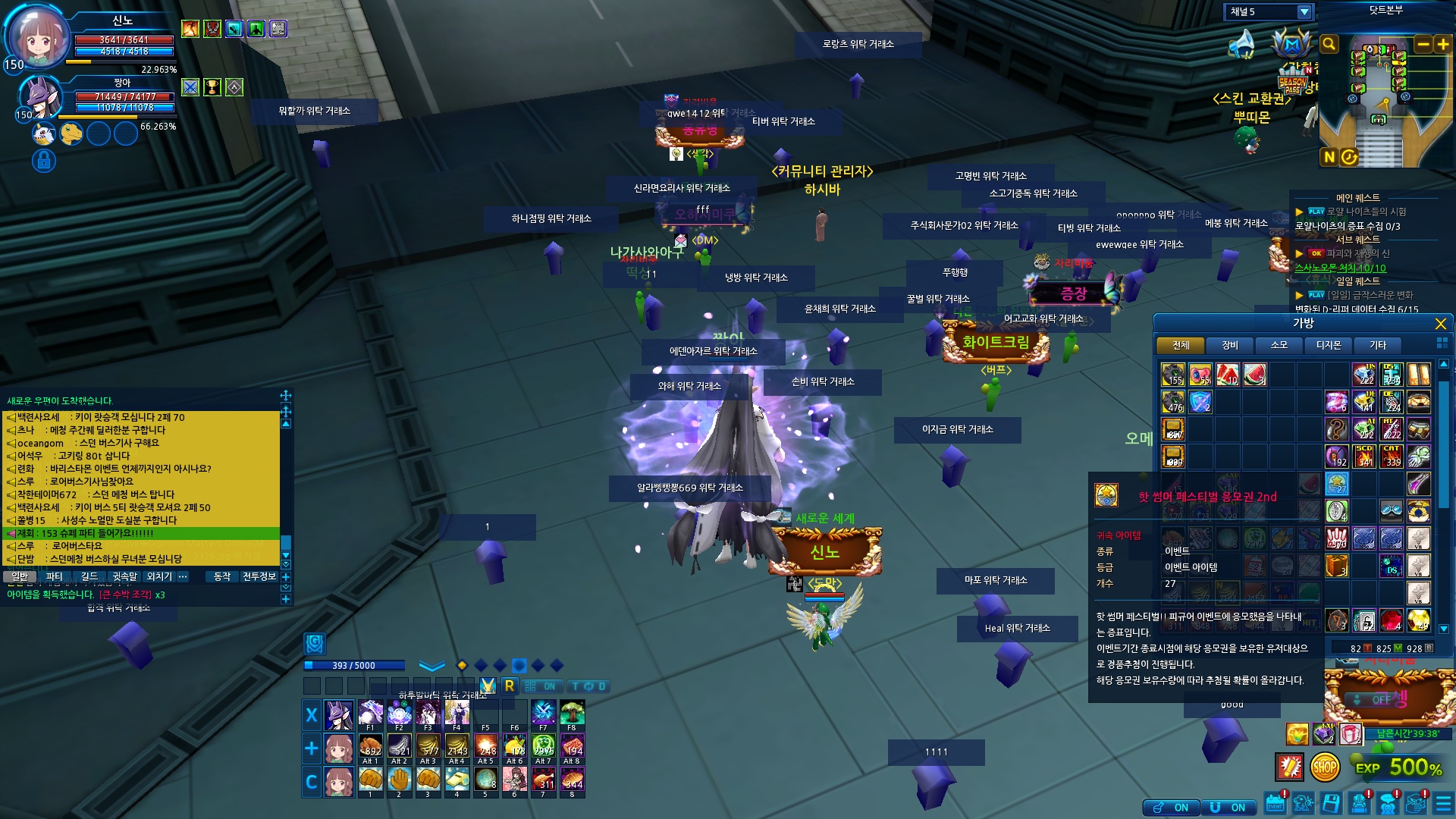Image resolution: width=1456 pixels, height=819 pixels.
Task: Close the 가방 inventory window
Action: (x=1441, y=324)
